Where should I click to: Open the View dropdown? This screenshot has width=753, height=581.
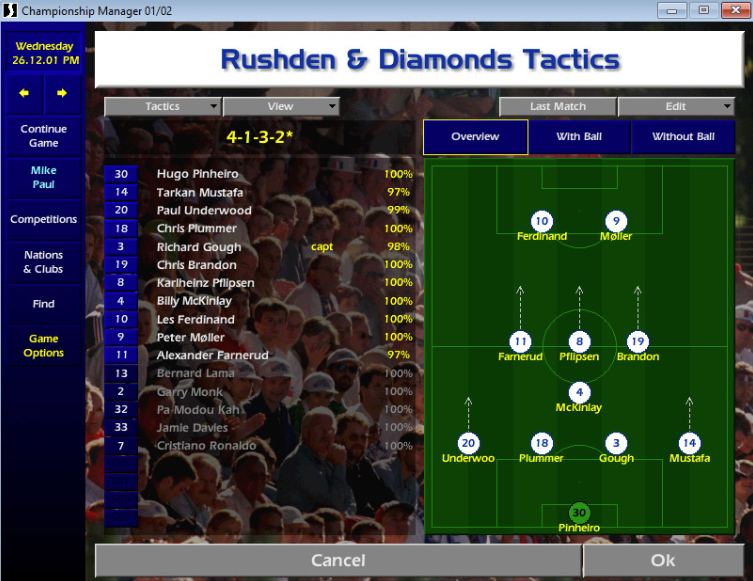click(281, 106)
